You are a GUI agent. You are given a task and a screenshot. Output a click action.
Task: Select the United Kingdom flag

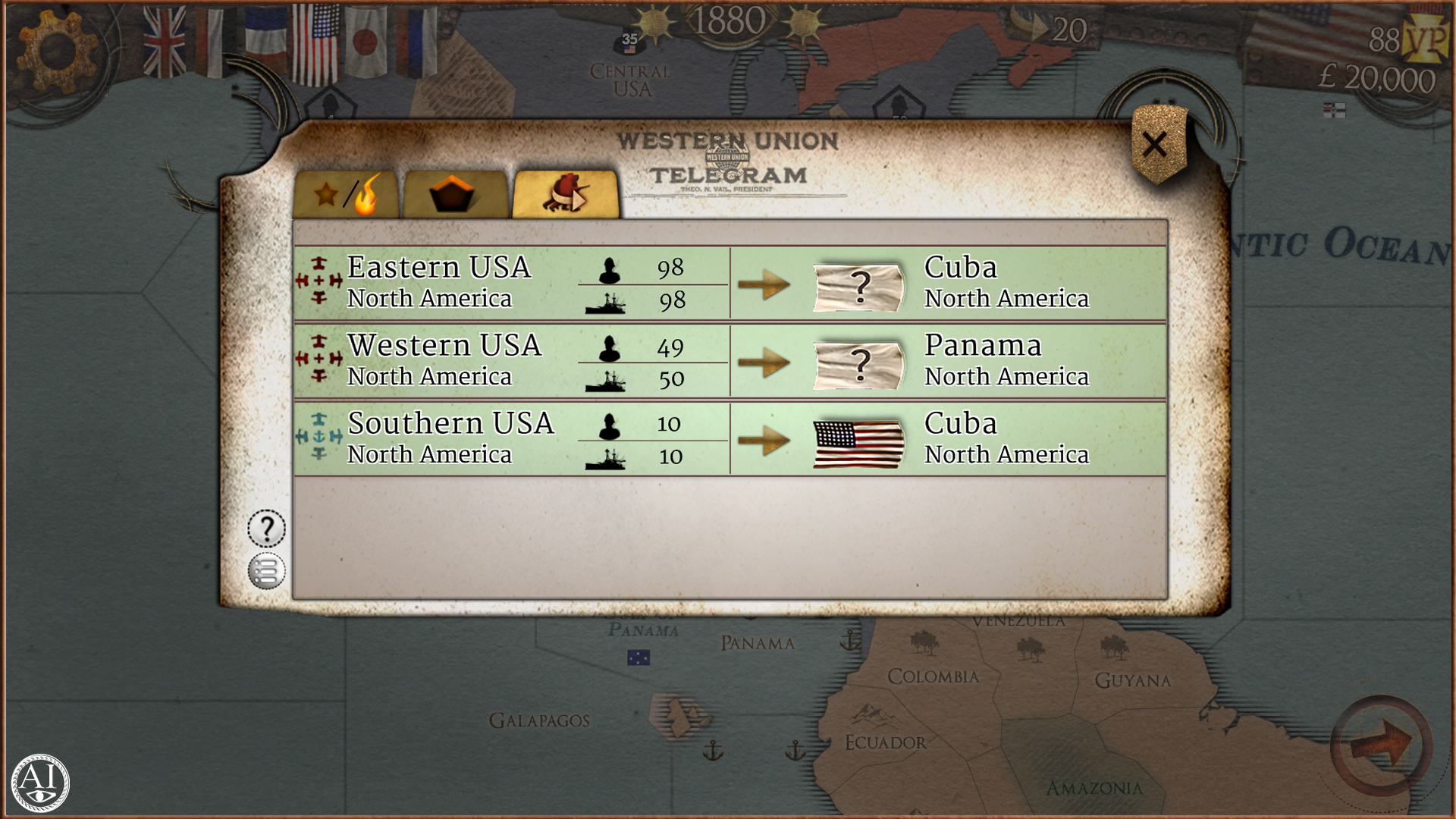click(x=165, y=42)
